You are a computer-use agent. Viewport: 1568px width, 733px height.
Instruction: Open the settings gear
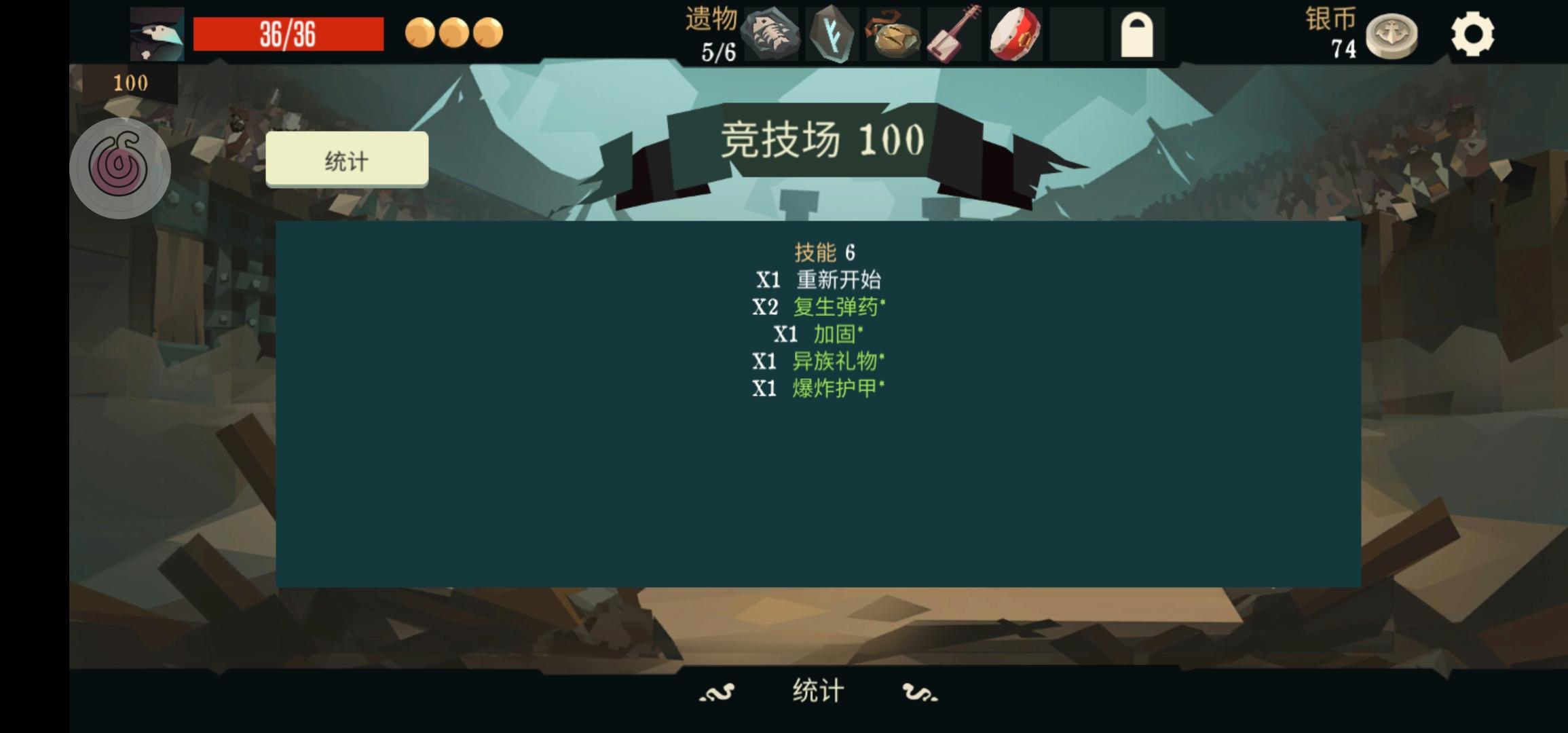coord(1471,33)
